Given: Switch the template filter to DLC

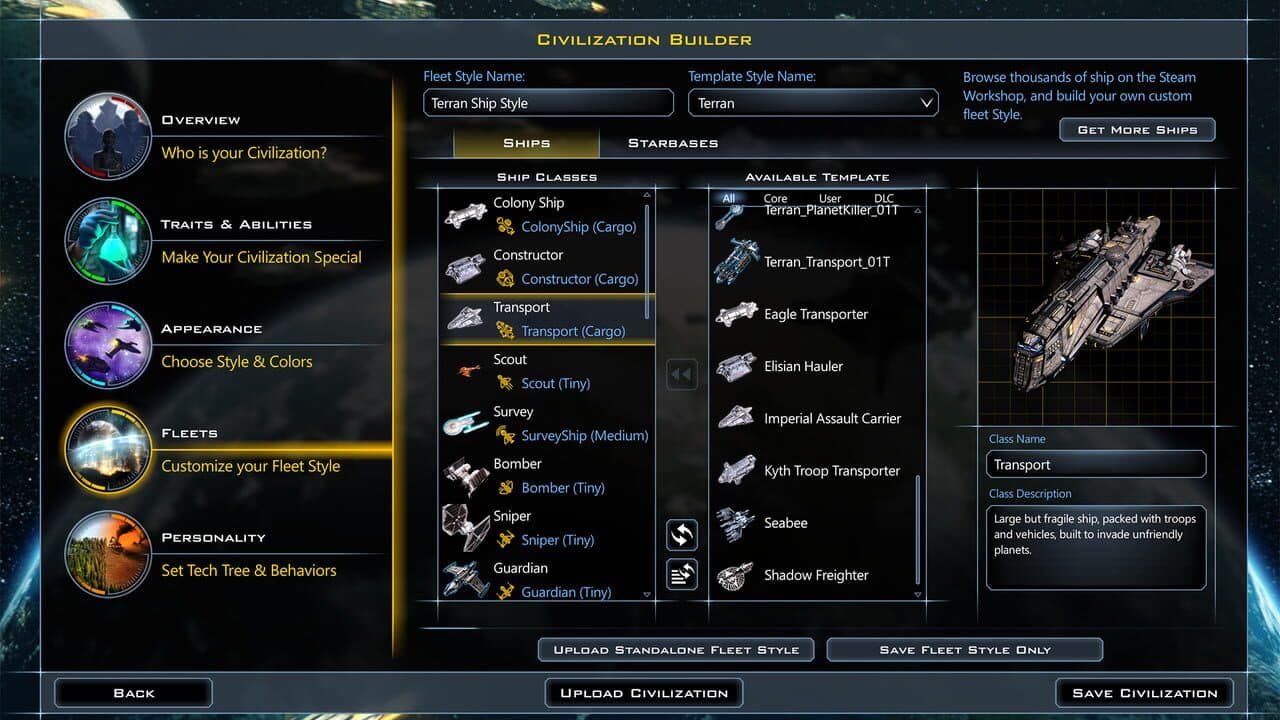Looking at the screenshot, I should tap(883, 198).
